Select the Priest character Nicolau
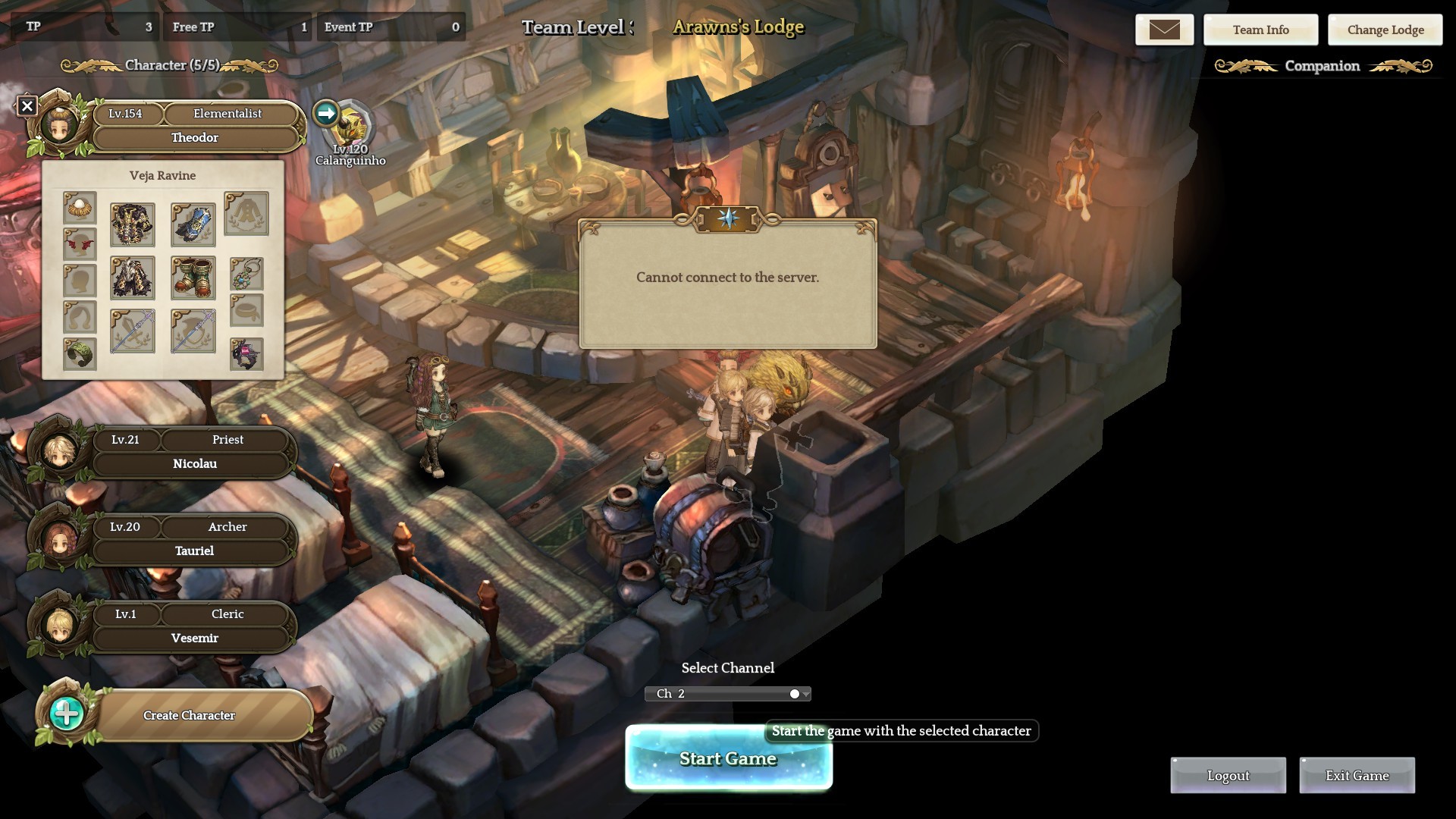This screenshot has width=1456, height=819. (x=193, y=453)
